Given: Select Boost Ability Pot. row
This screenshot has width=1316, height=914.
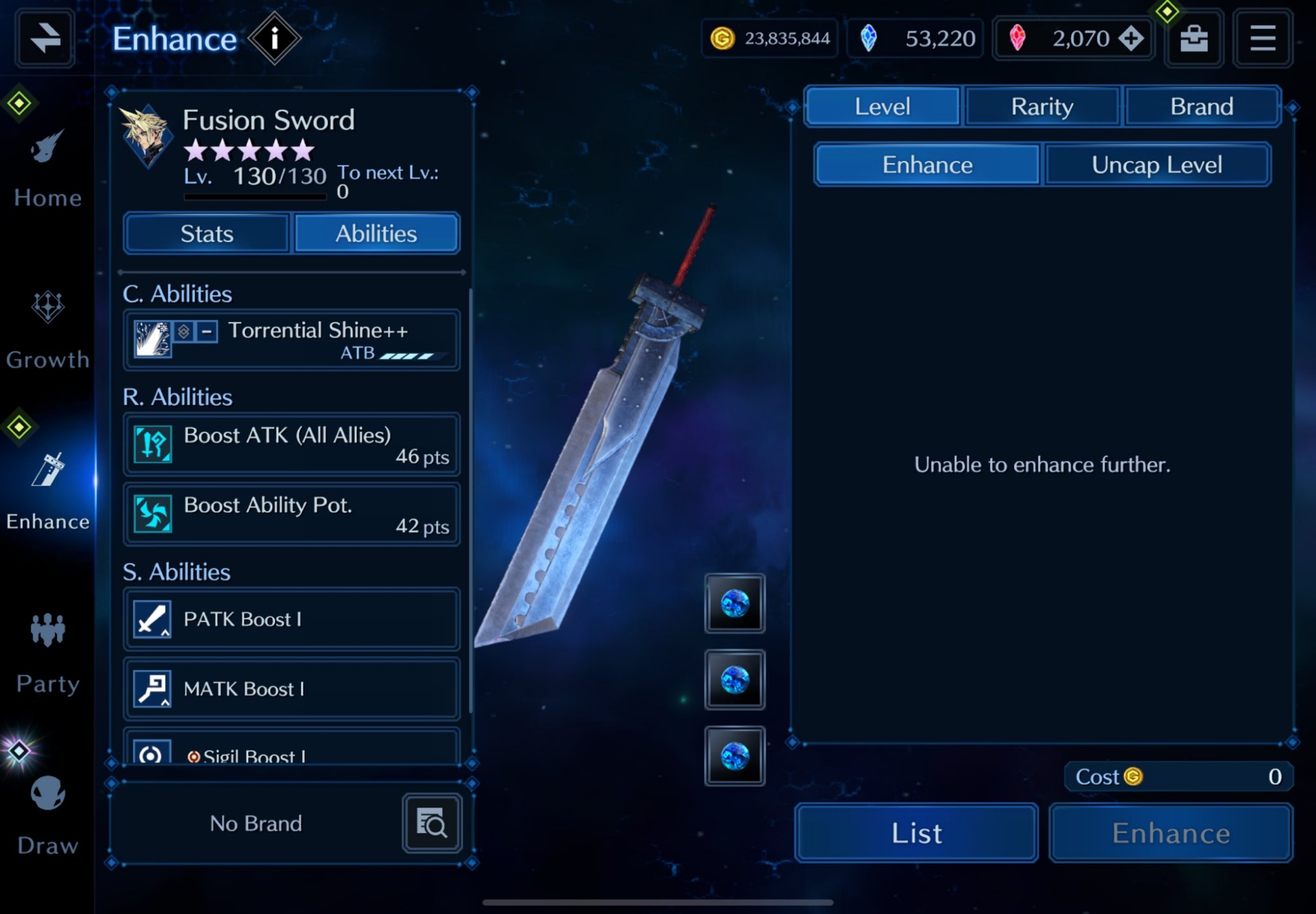Looking at the screenshot, I should coord(291,514).
